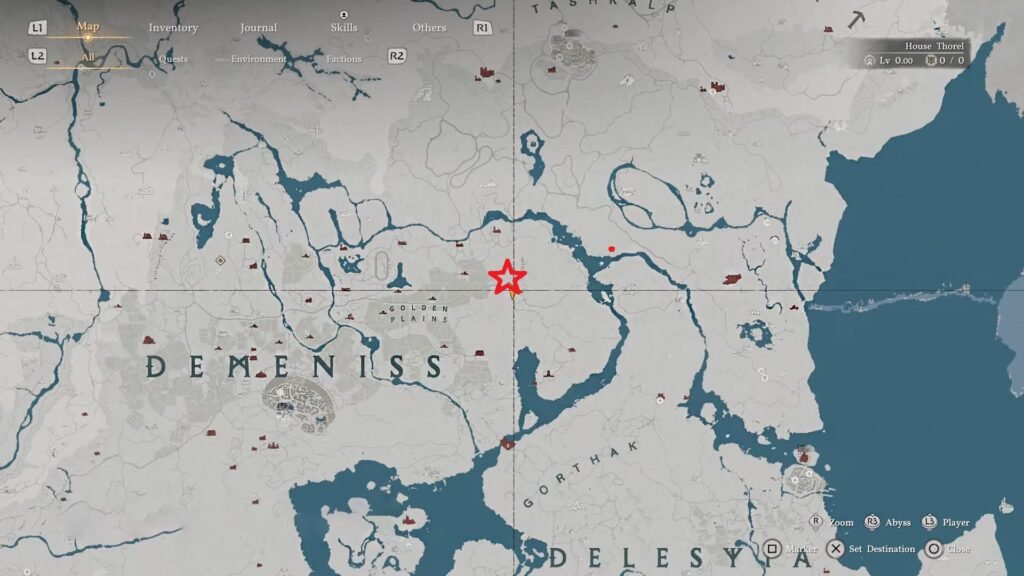Select the Skills tab
The image size is (1024, 576).
point(343,27)
